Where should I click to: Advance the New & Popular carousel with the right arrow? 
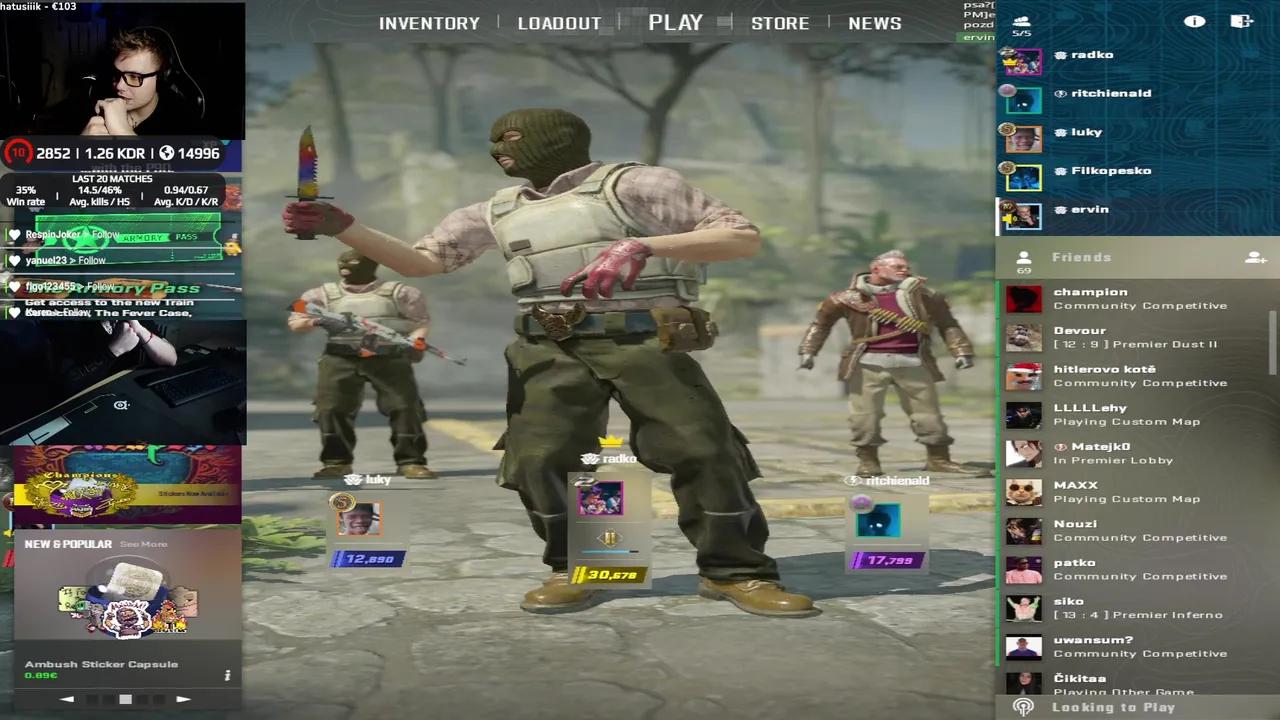183,699
